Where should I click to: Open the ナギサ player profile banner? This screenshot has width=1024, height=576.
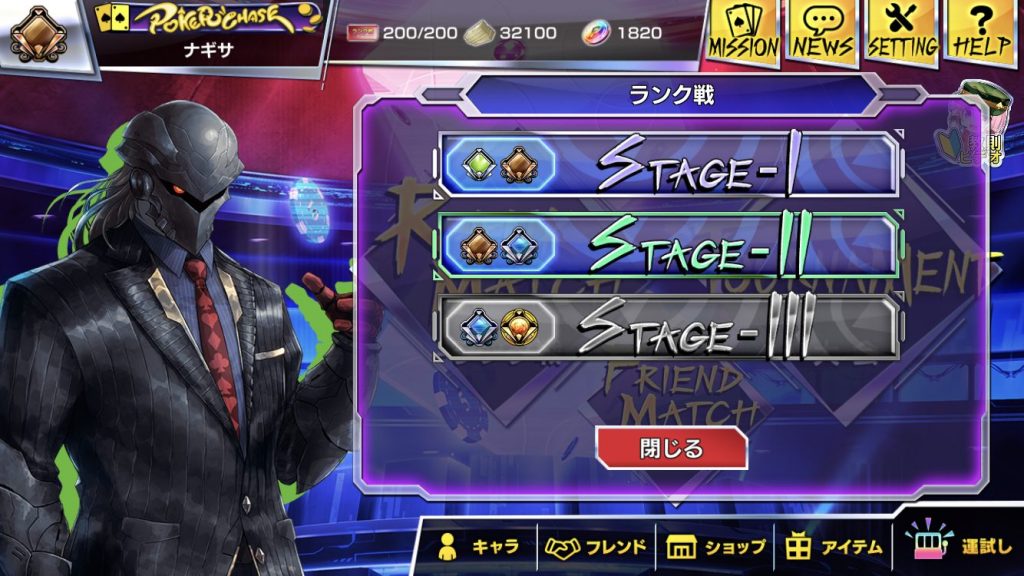pos(210,33)
